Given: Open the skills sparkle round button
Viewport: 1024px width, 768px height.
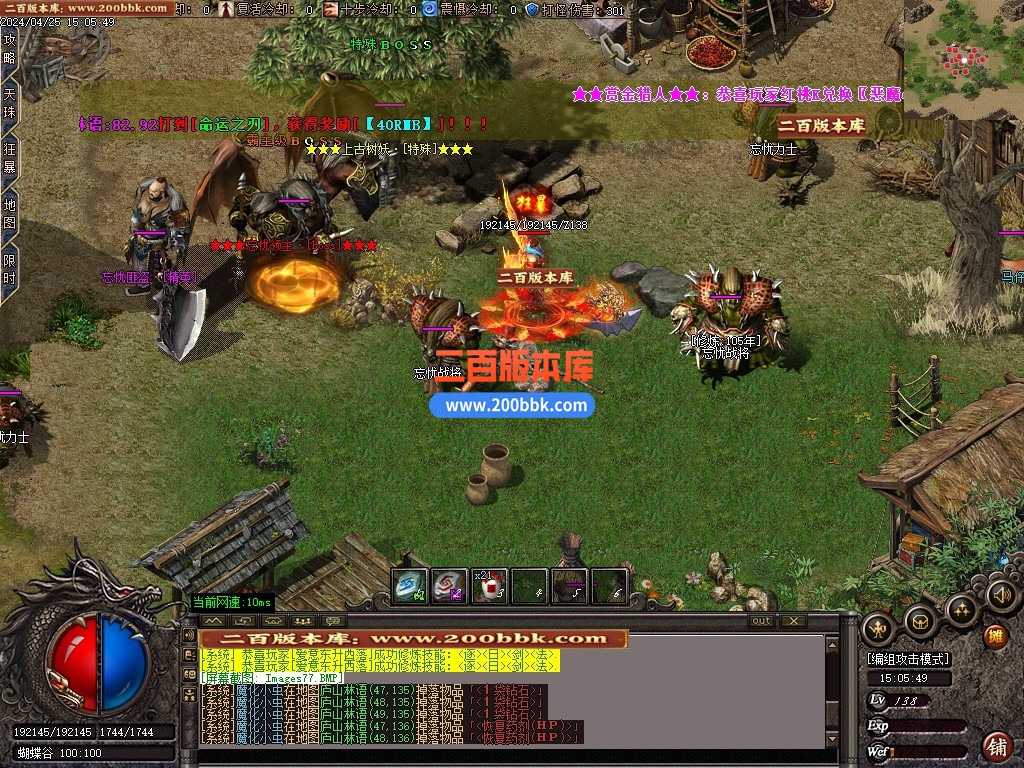Looking at the screenshot, I should 961,609.
